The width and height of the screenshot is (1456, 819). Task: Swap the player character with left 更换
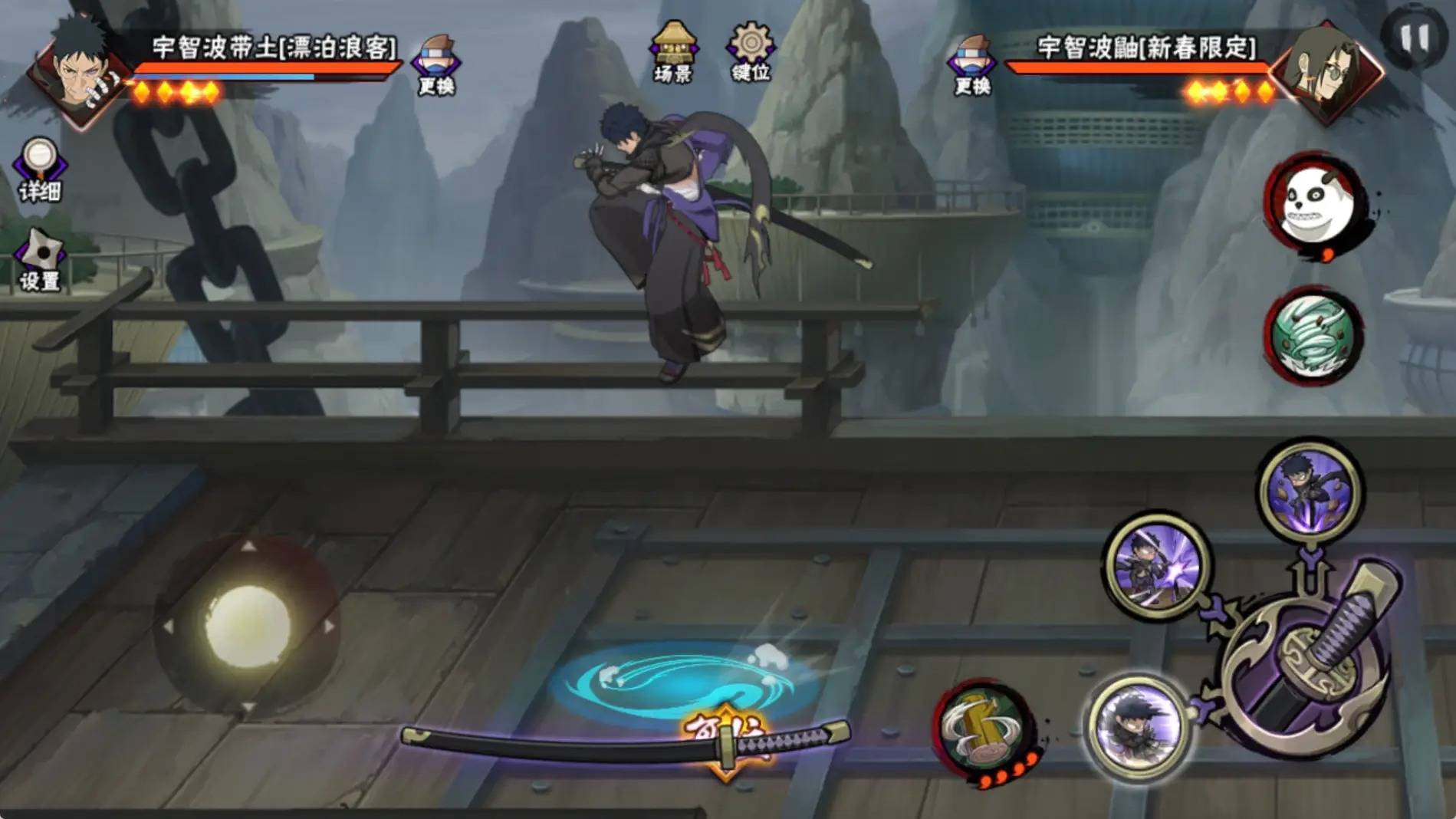click(436, 64)
